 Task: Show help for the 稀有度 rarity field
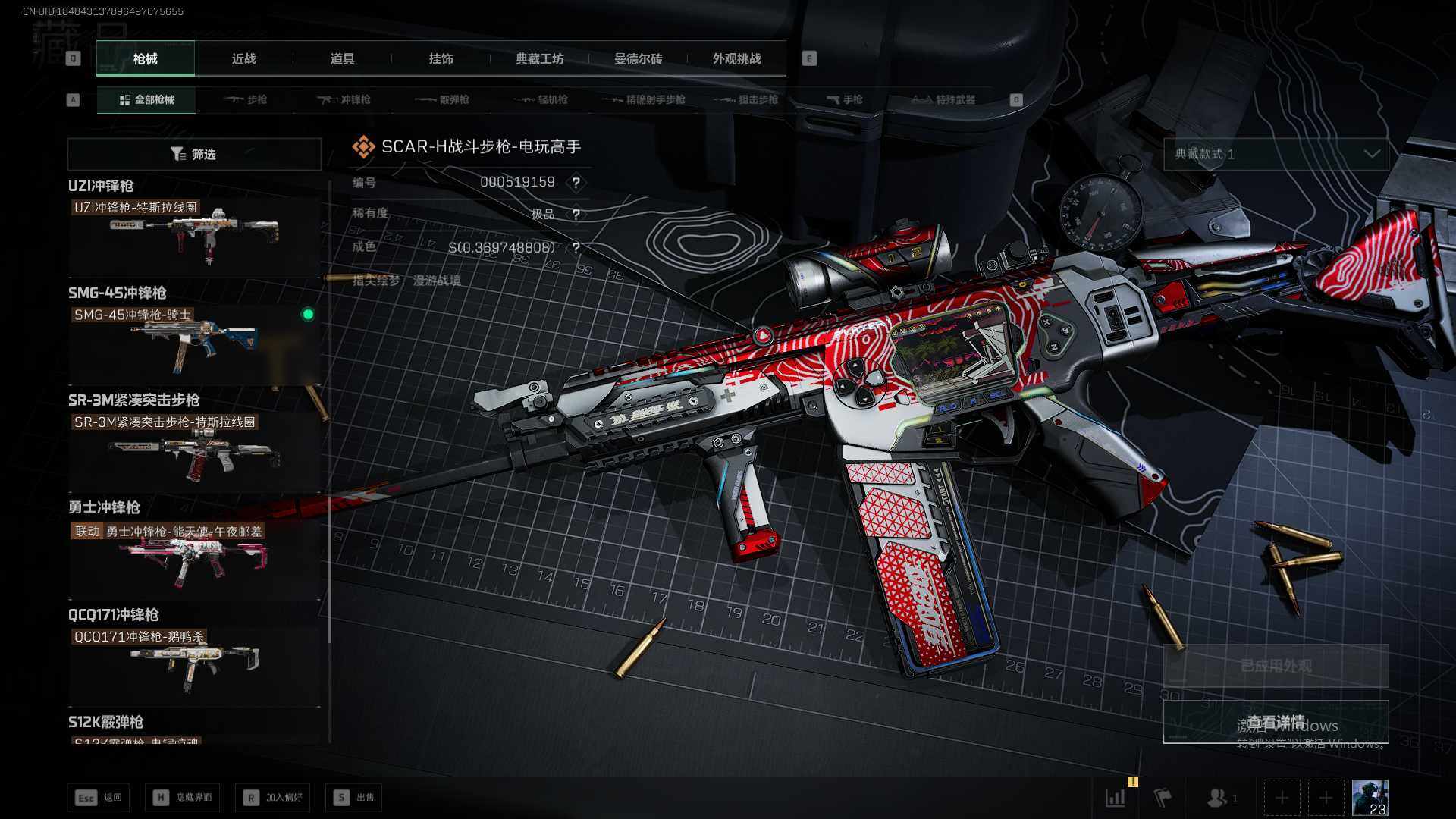[576, 215]
